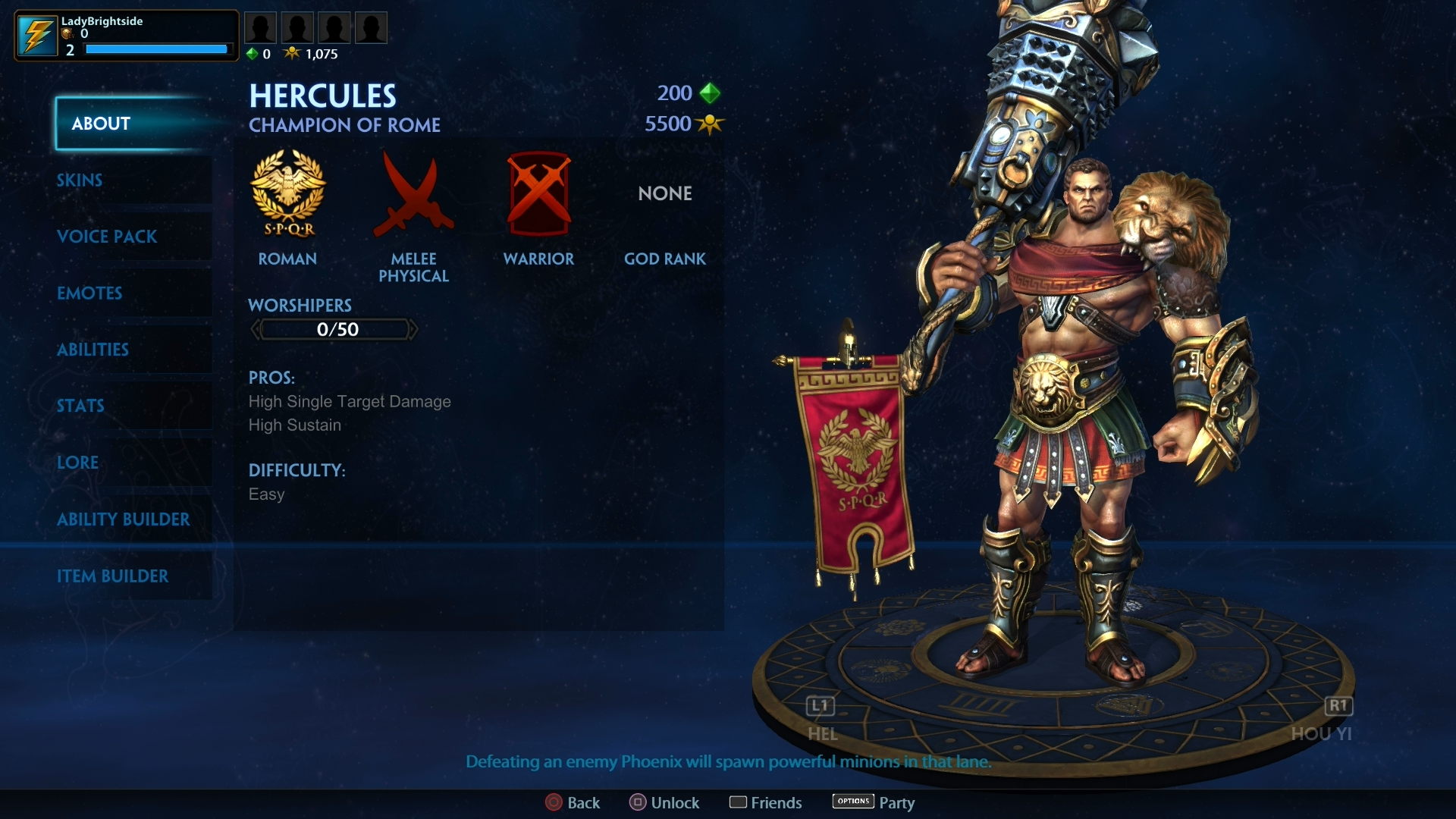Select the Warrior class icon

pos(539,196)
